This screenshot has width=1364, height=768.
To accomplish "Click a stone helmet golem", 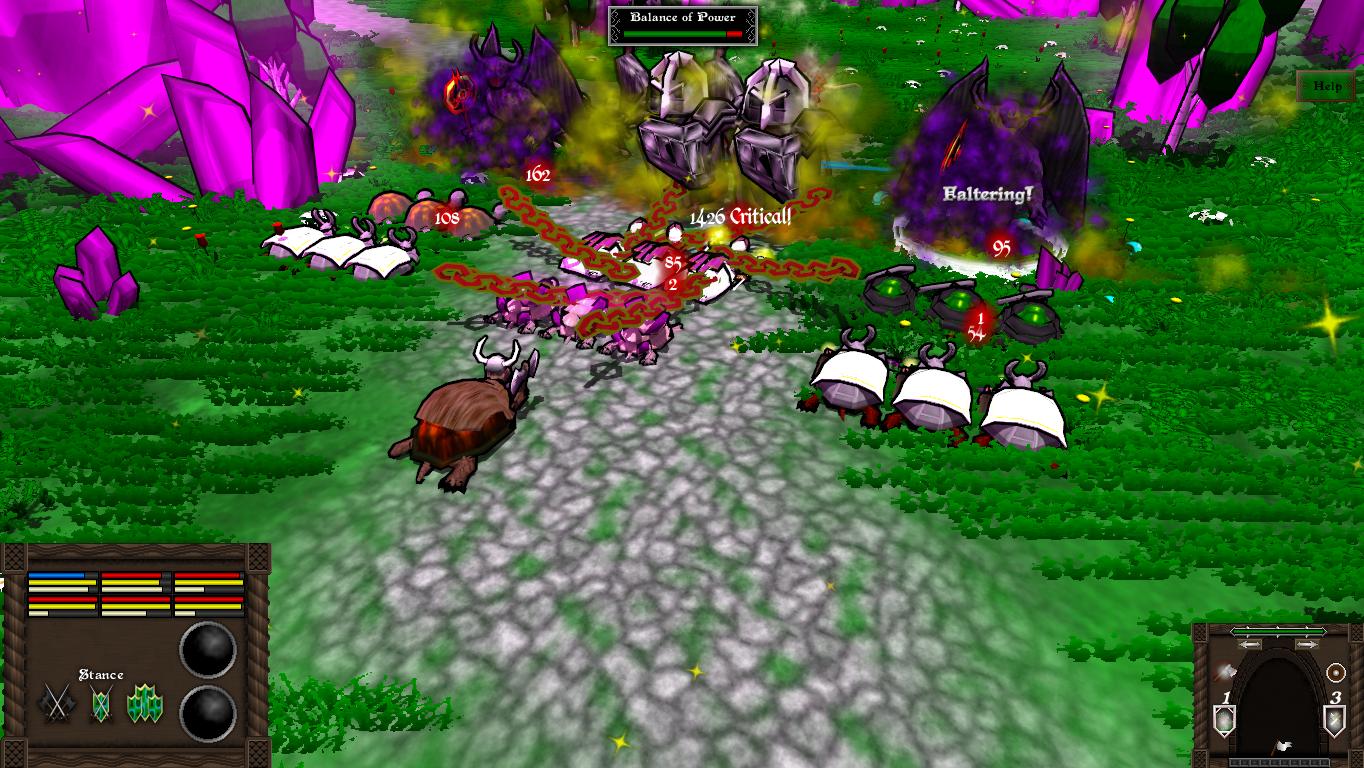I will [680, 110].
